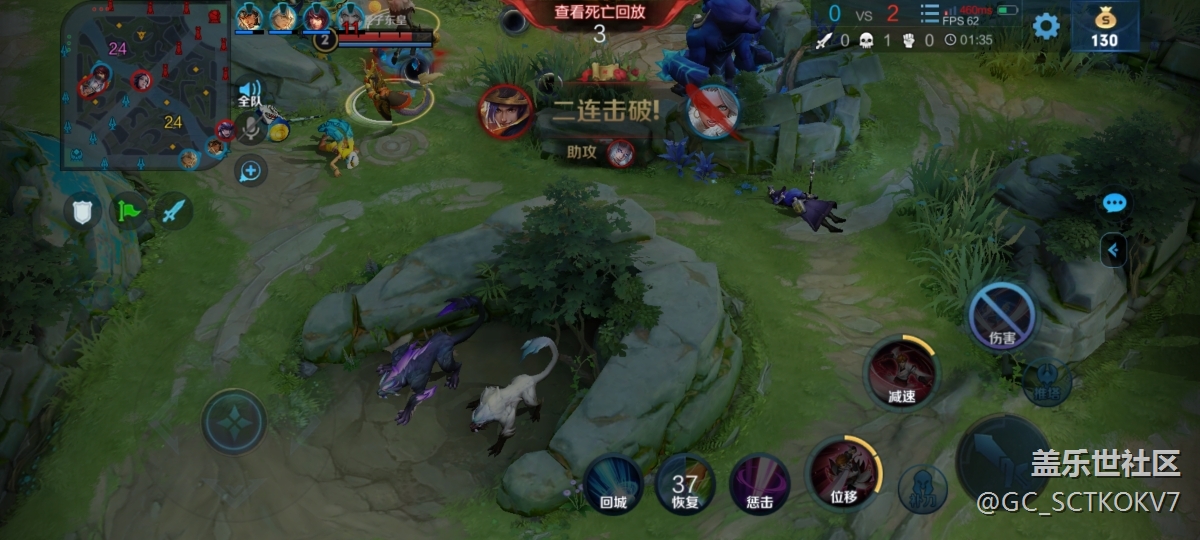Open the minimap
Screen dimensions: 1200x540
143,84
